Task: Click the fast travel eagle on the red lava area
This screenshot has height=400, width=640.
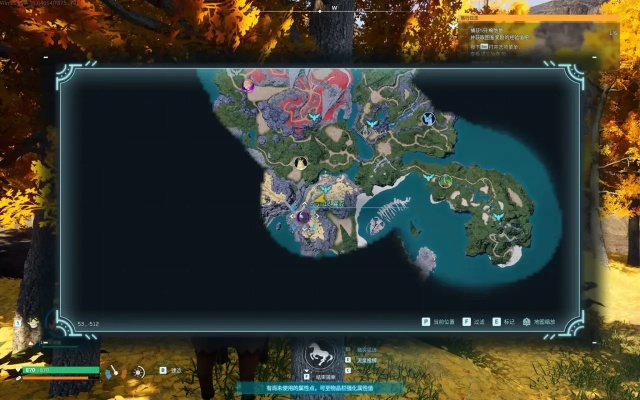Action: coord(315,117)
